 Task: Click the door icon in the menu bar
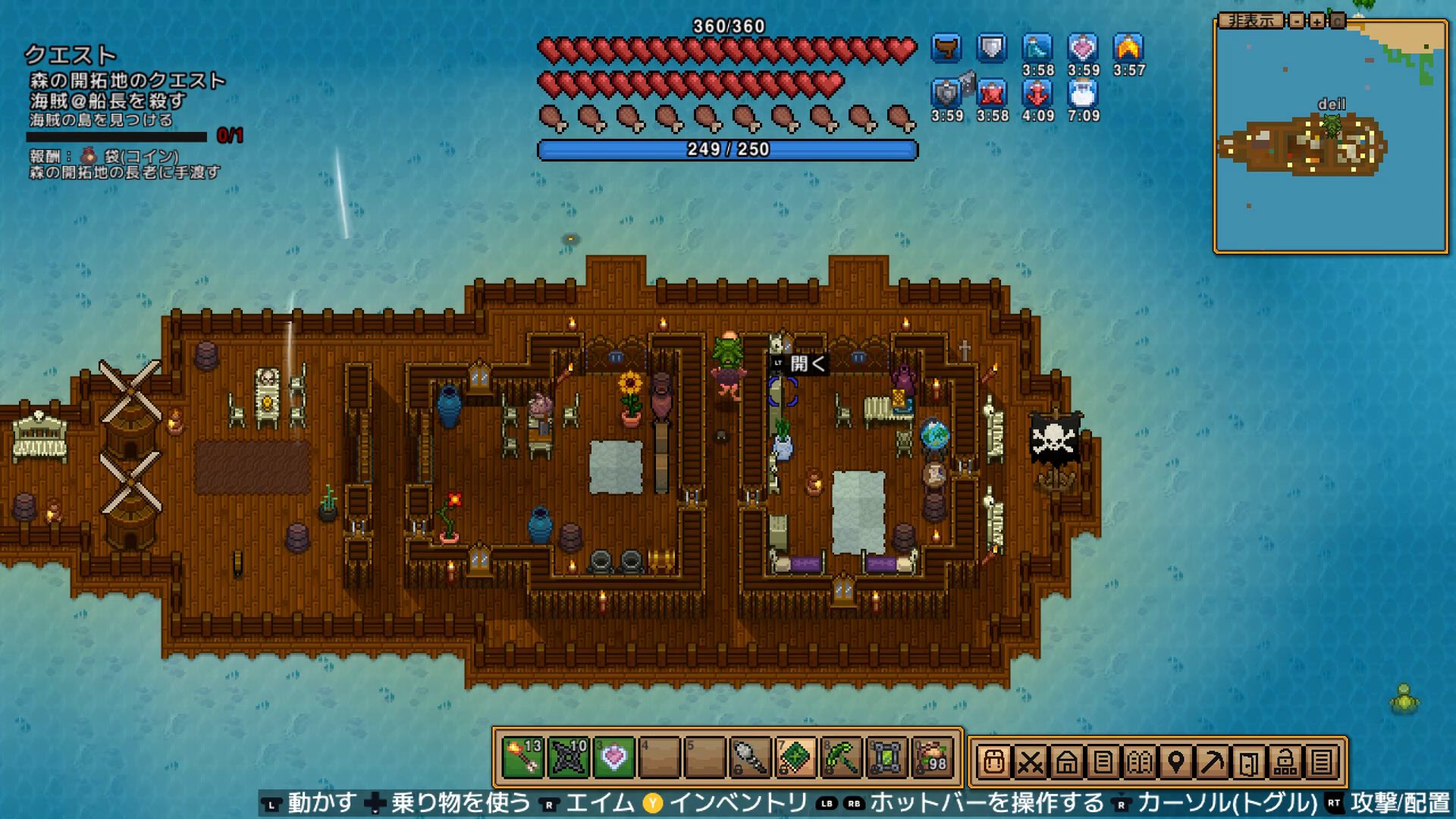(1248, 761)
